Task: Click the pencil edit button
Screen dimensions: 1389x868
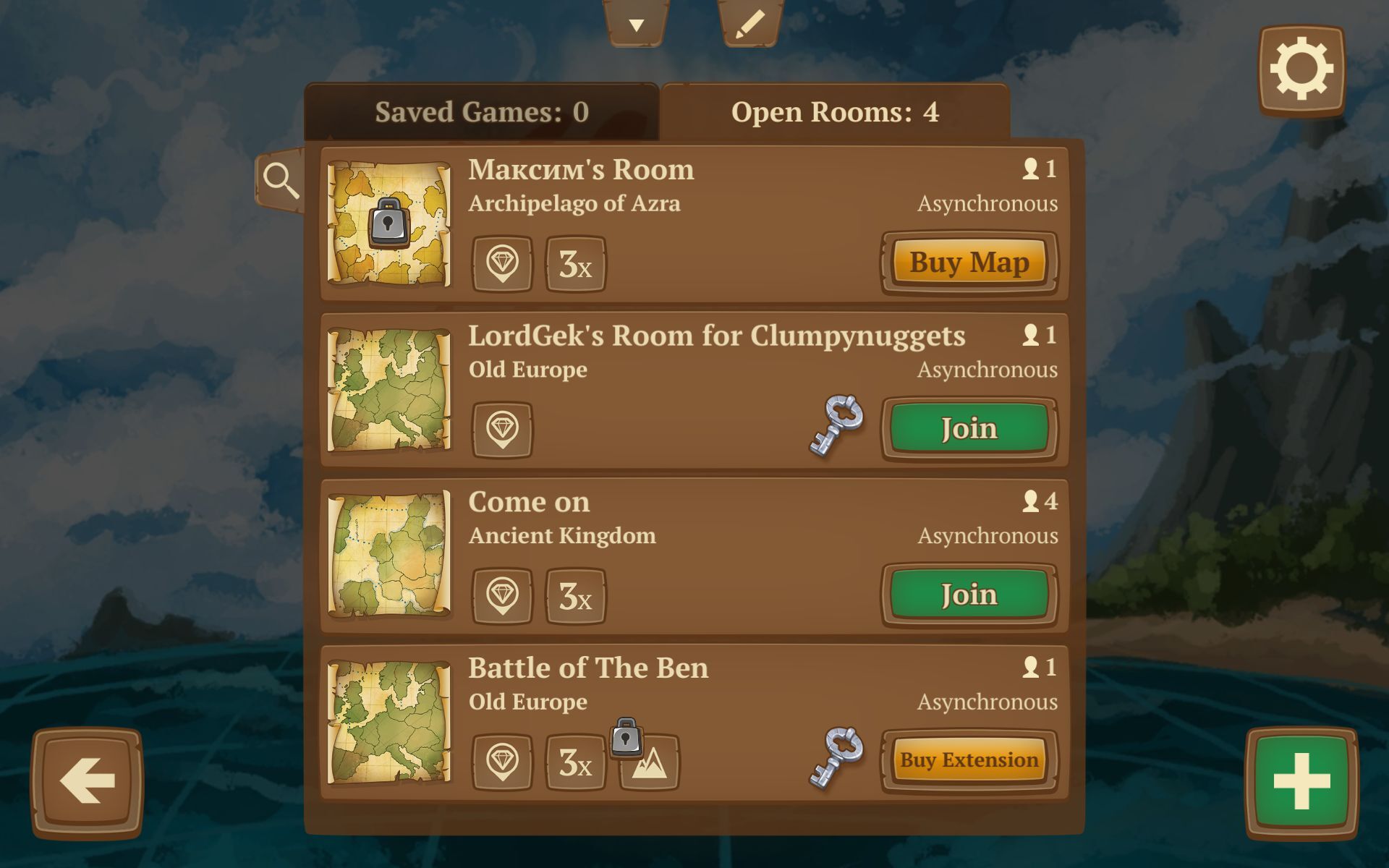Action: tap(749, 25)
